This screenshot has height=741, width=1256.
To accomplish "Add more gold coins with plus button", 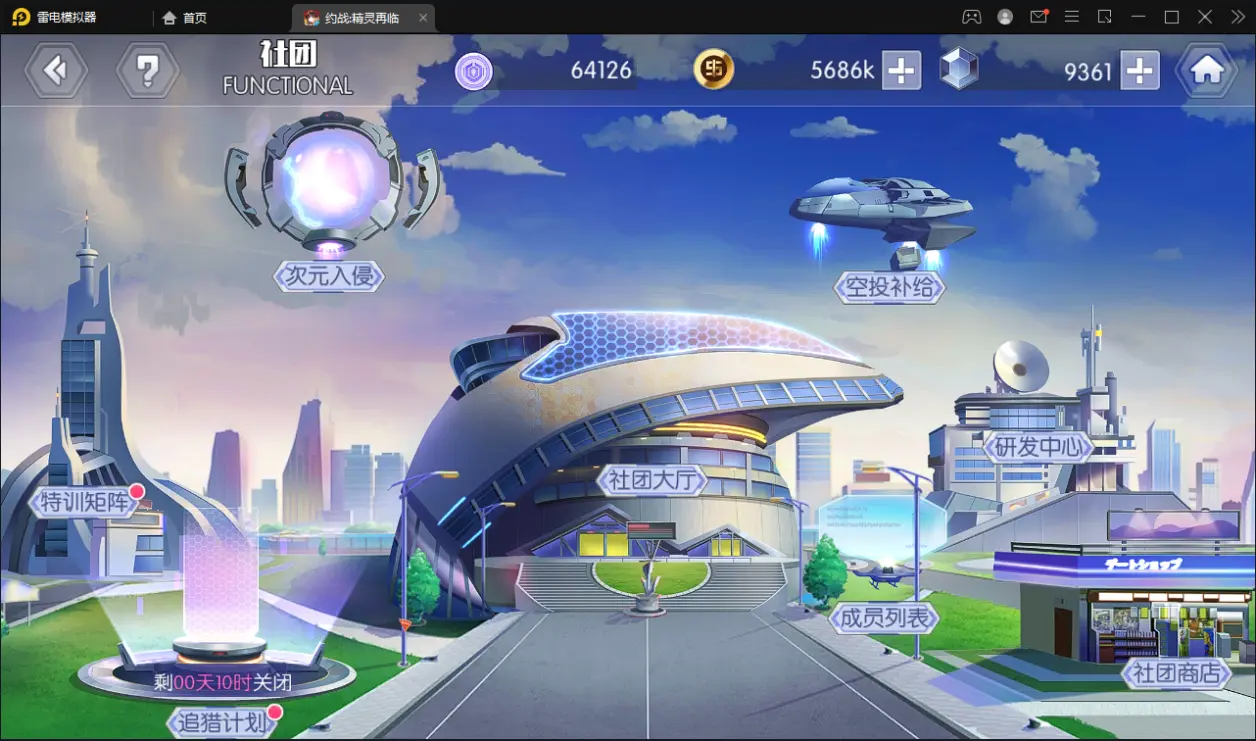I will click(901, 70).
